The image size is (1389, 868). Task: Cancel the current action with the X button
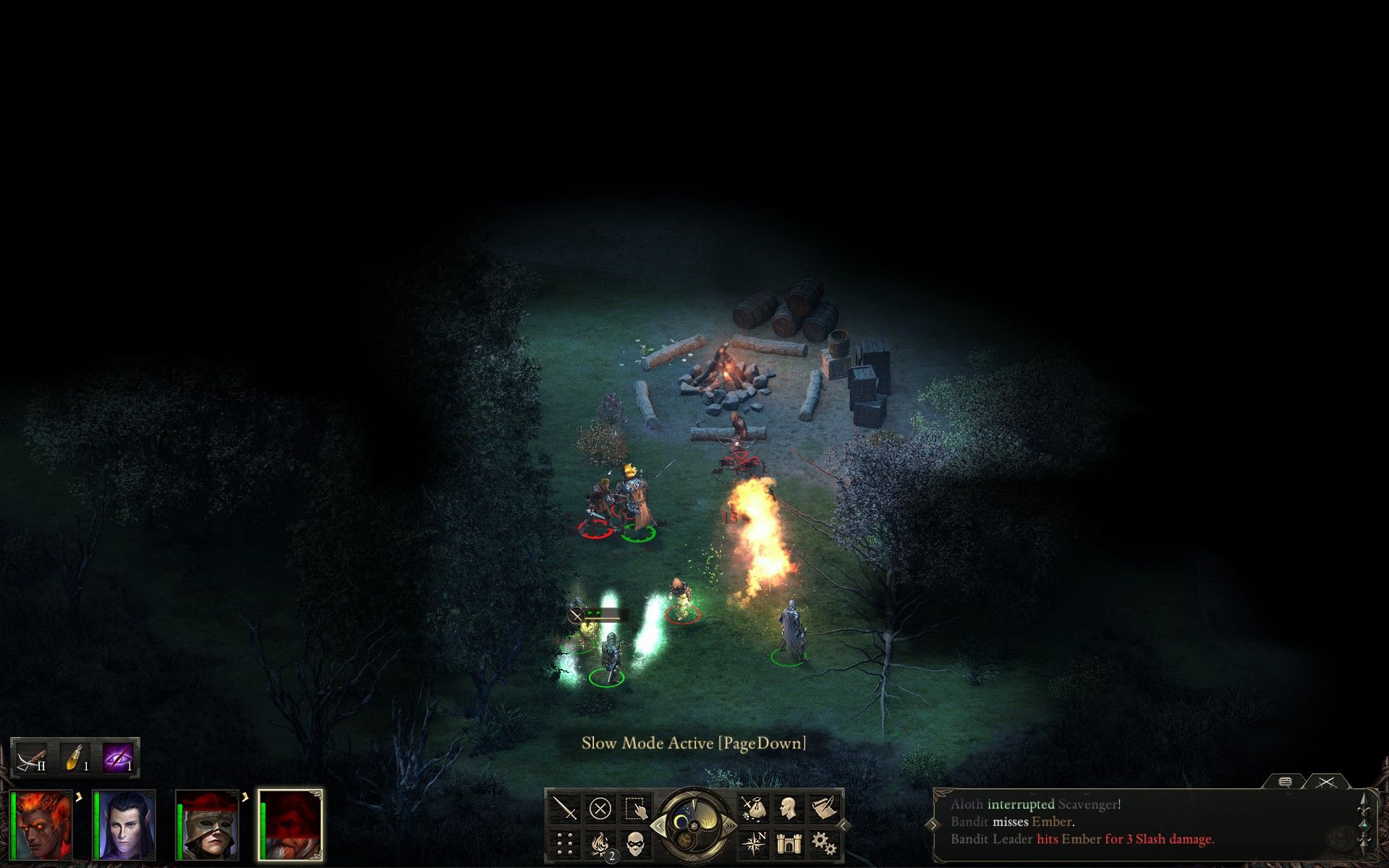coord(600,808)
